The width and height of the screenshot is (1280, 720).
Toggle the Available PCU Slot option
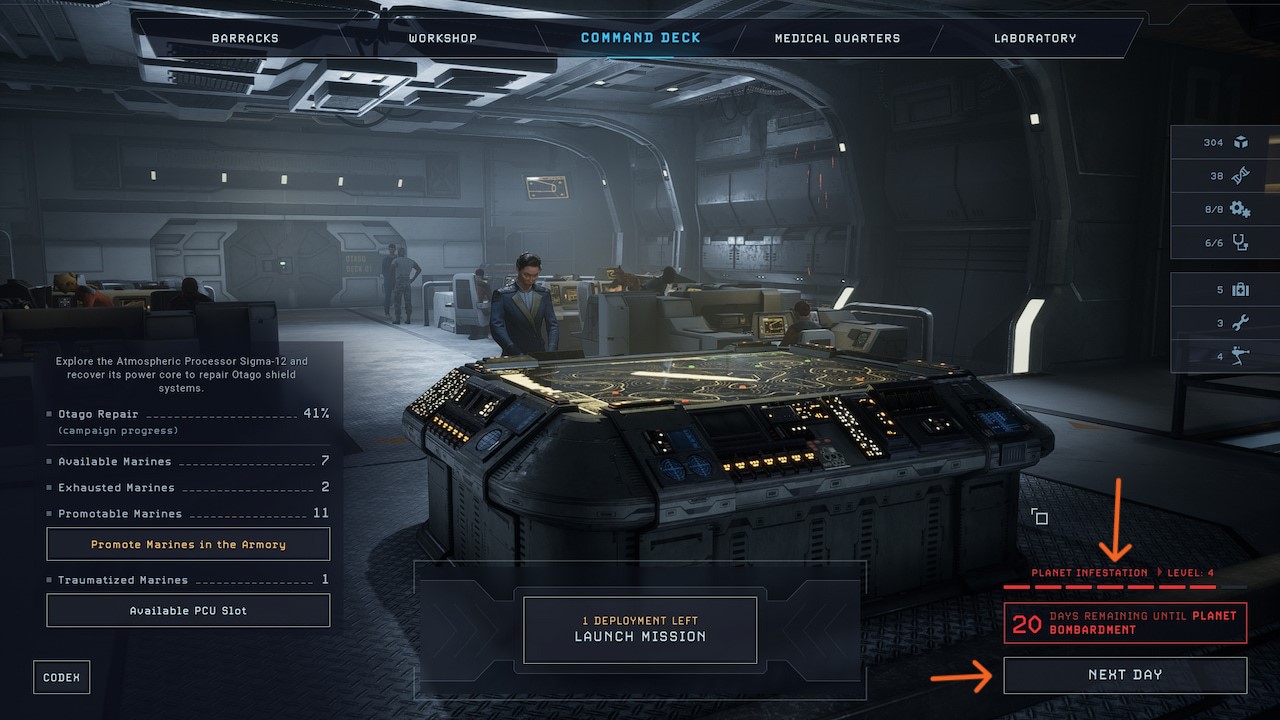[x=187, y=610]
